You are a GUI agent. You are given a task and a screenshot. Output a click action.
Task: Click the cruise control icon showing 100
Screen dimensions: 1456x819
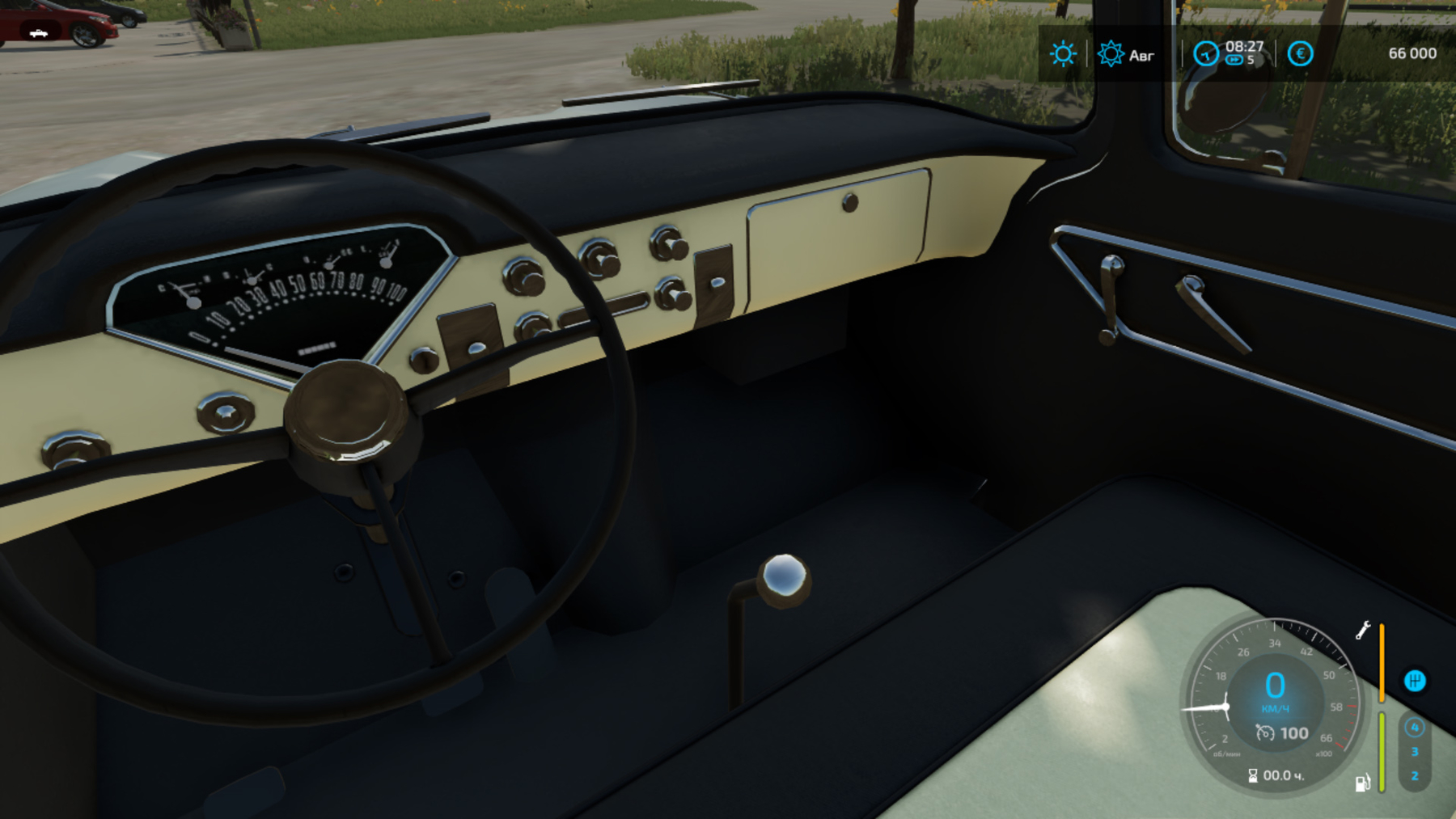1282,732
